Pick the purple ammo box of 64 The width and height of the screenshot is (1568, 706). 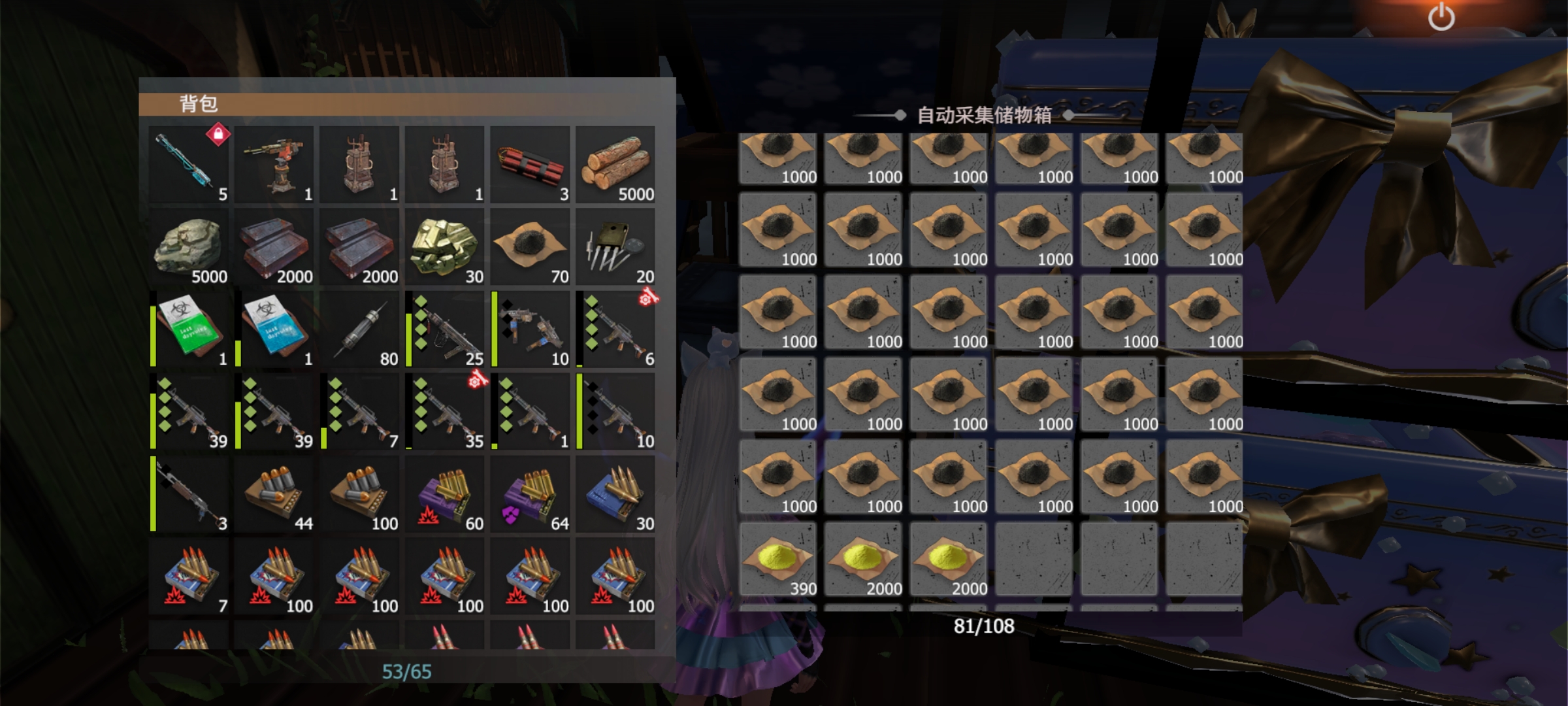530,494
